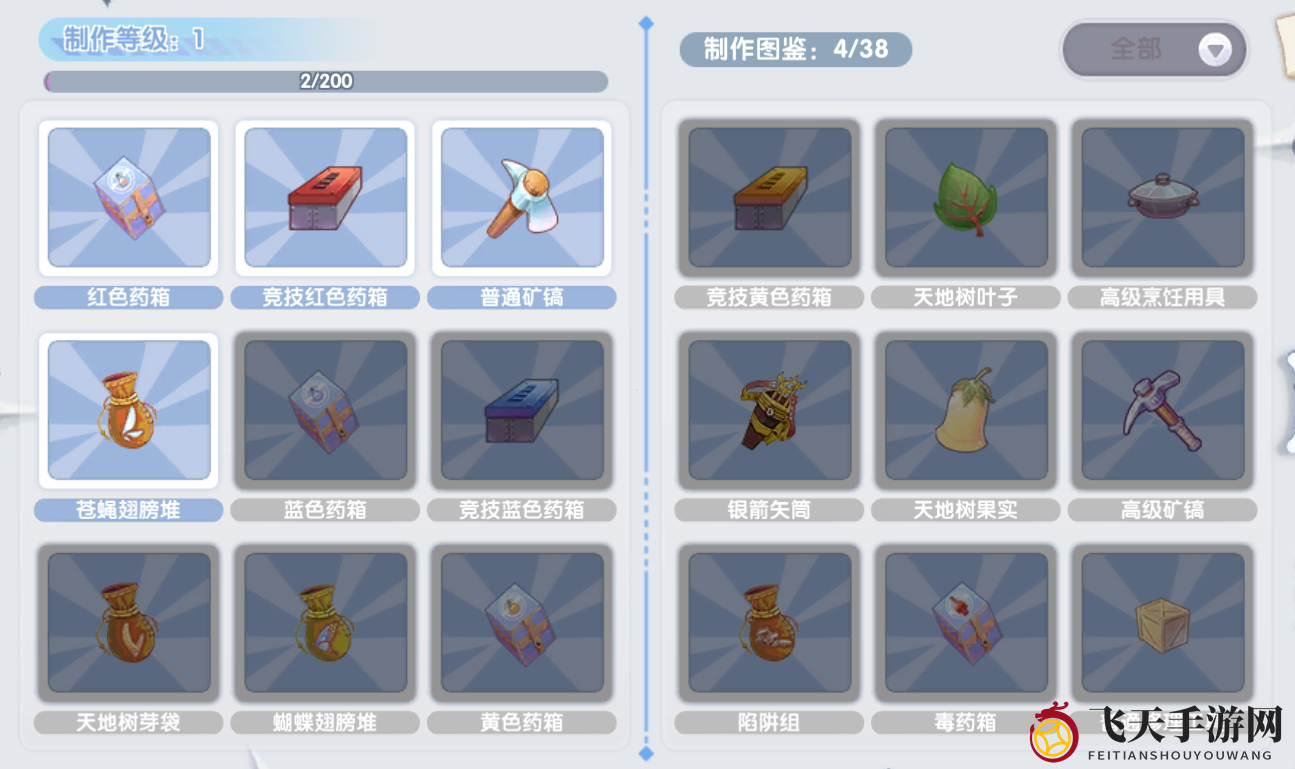Open the 全部 filter dropdown
The width and height of the screenshot is (1295, 769).
pyautogui.click(x=1154, y=49)
